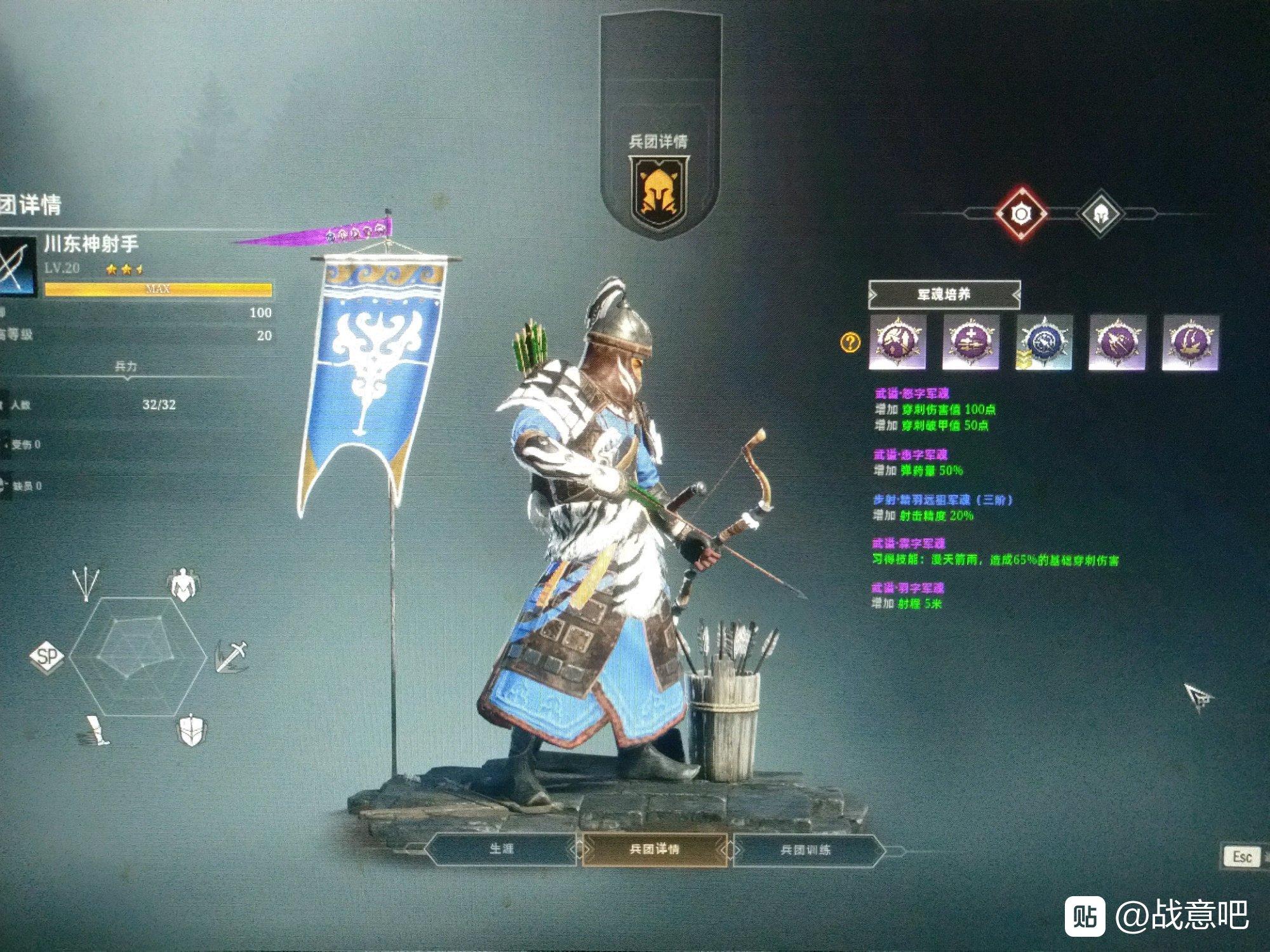Click the SP stat icon
Viewport: 1270px width, 952px height.
tap(48, 656)
